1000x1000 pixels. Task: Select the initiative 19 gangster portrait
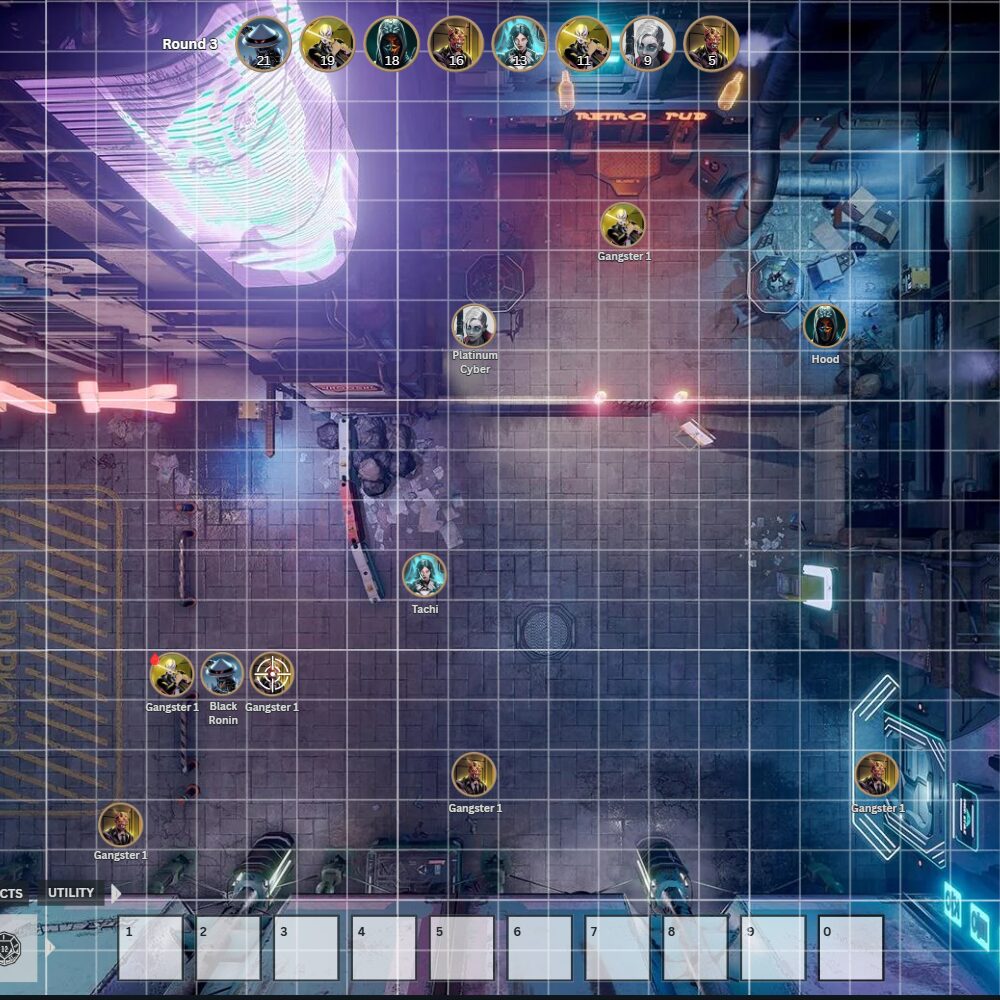tap(327, 44)
